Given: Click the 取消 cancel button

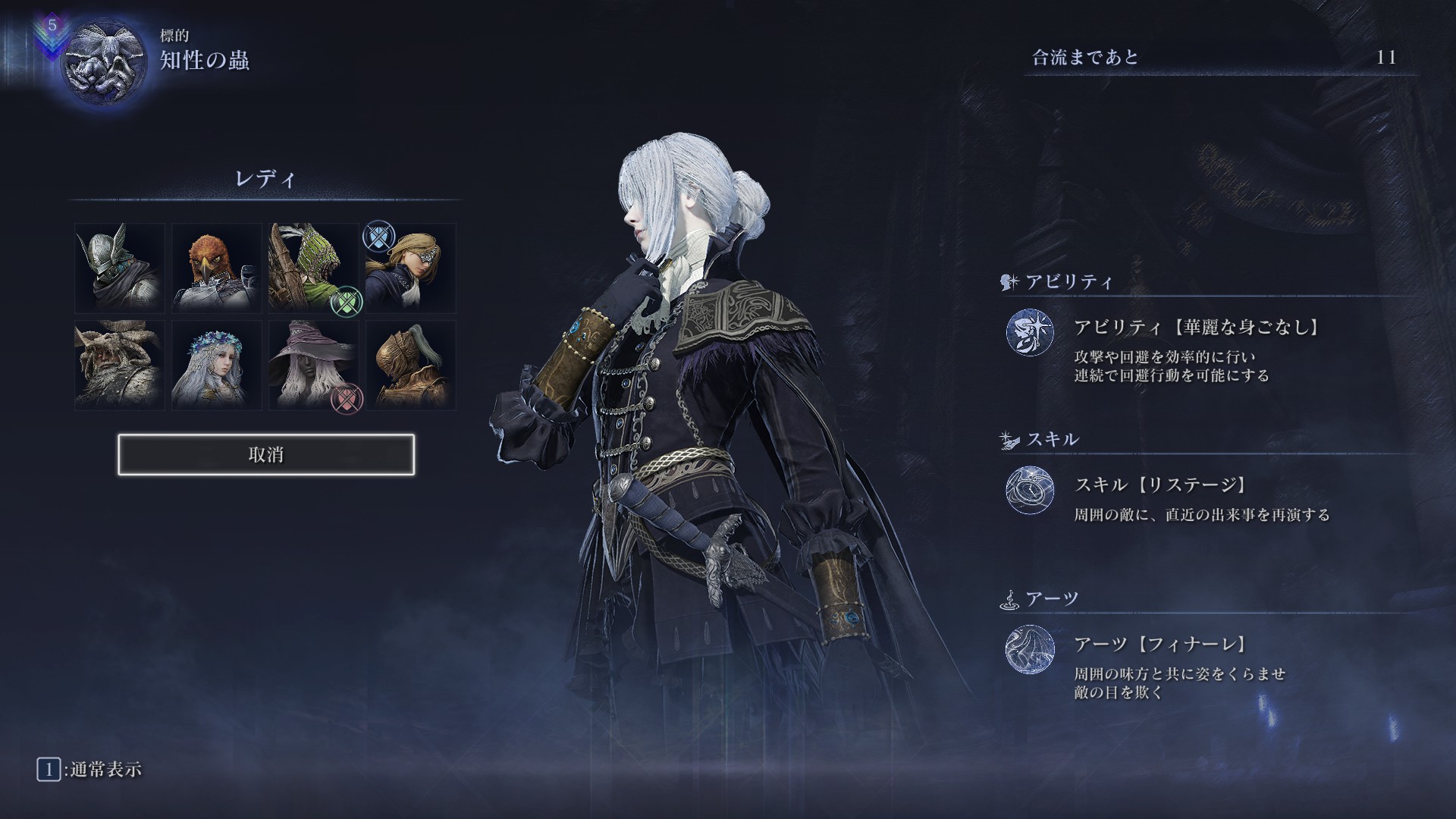Looking at the screenshot, I should pos(266,455).
